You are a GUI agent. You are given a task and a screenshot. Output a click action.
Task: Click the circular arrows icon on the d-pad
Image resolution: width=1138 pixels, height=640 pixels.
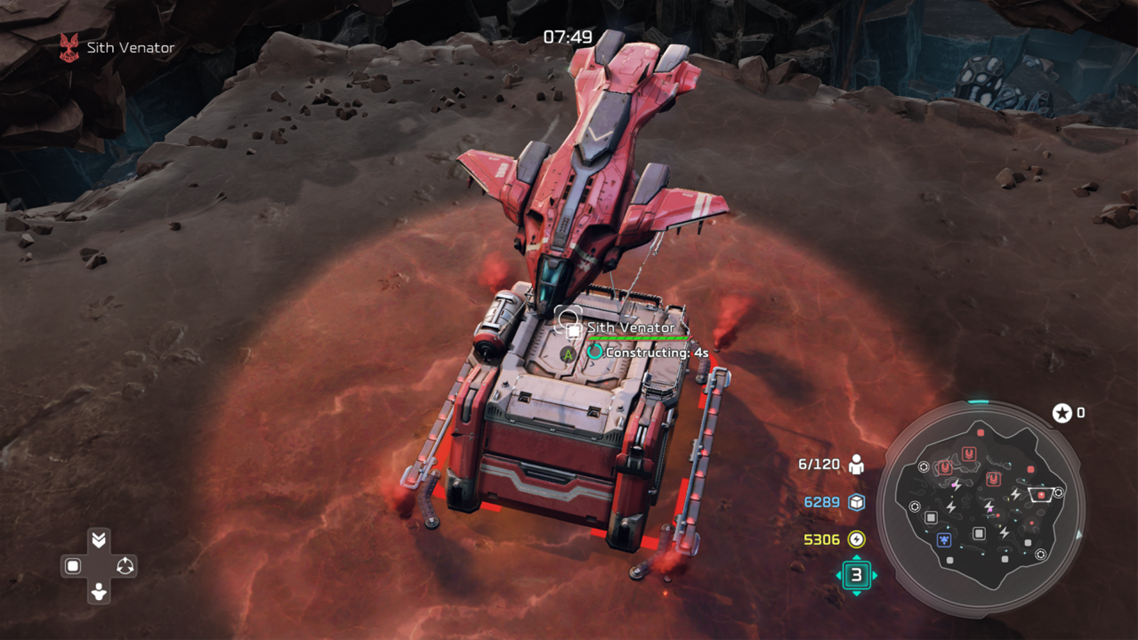point(124,566)
